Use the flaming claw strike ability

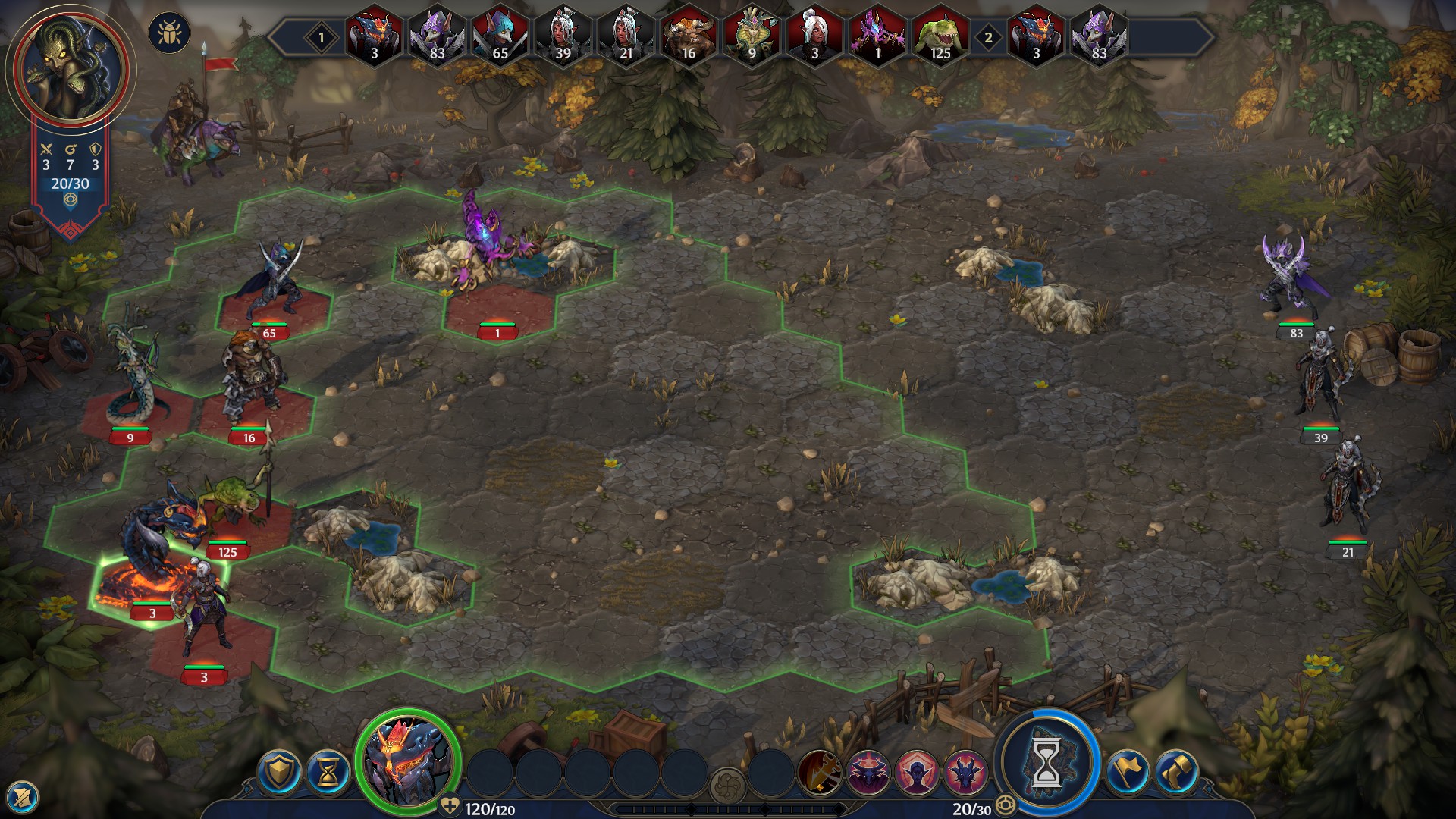click(819, 772)
